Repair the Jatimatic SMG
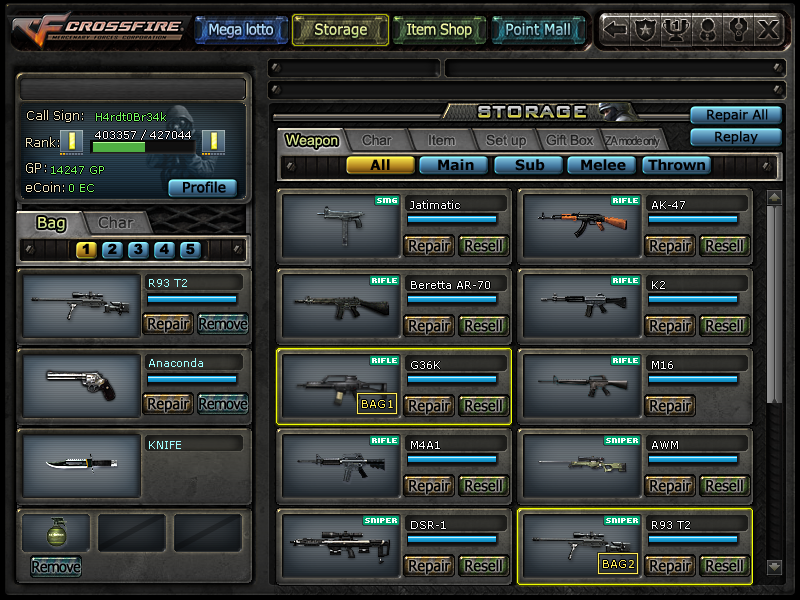 429,246
